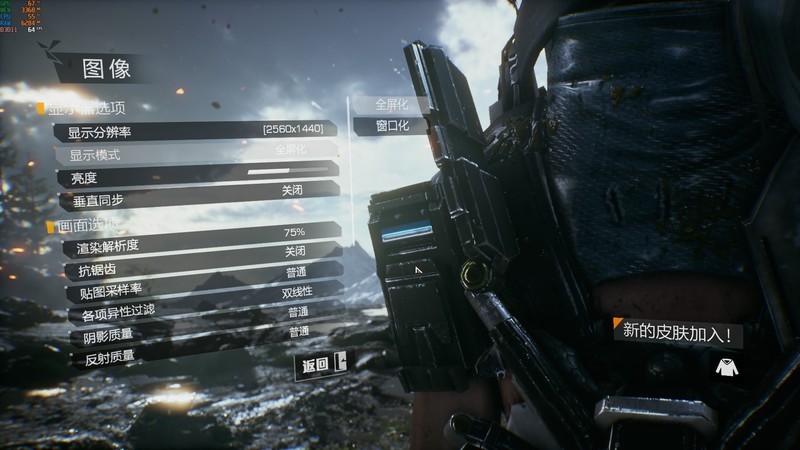Toggle the 垂直同步 vertical sync setting
The image size is (800, 450).
coord(195,193)
